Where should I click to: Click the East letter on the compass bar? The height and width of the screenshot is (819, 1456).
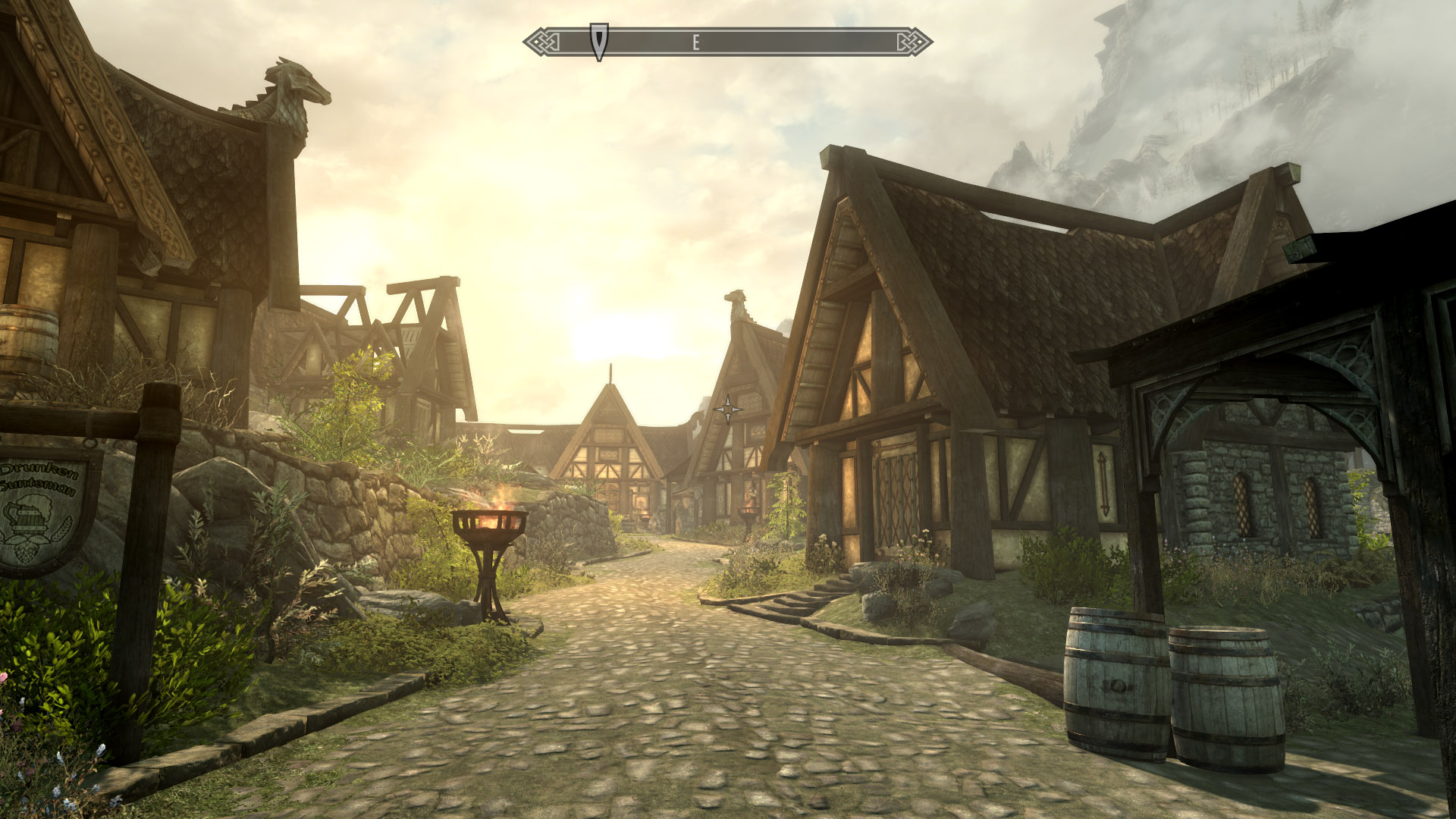tap(695, 43)
